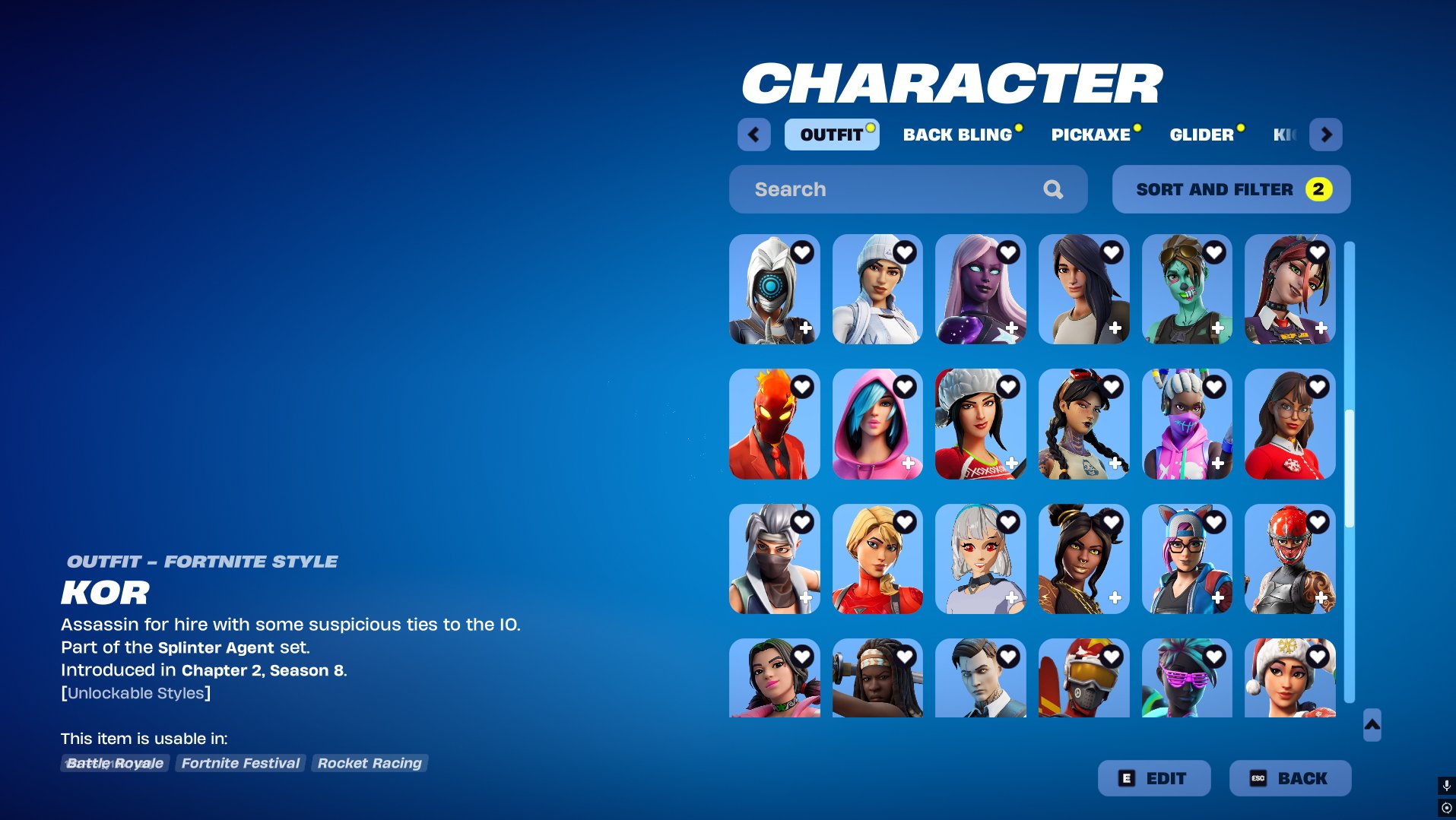Click the right arrow past the Glider tab
The height and width of the screenshot is (820, 1456).
(1325, 135)
